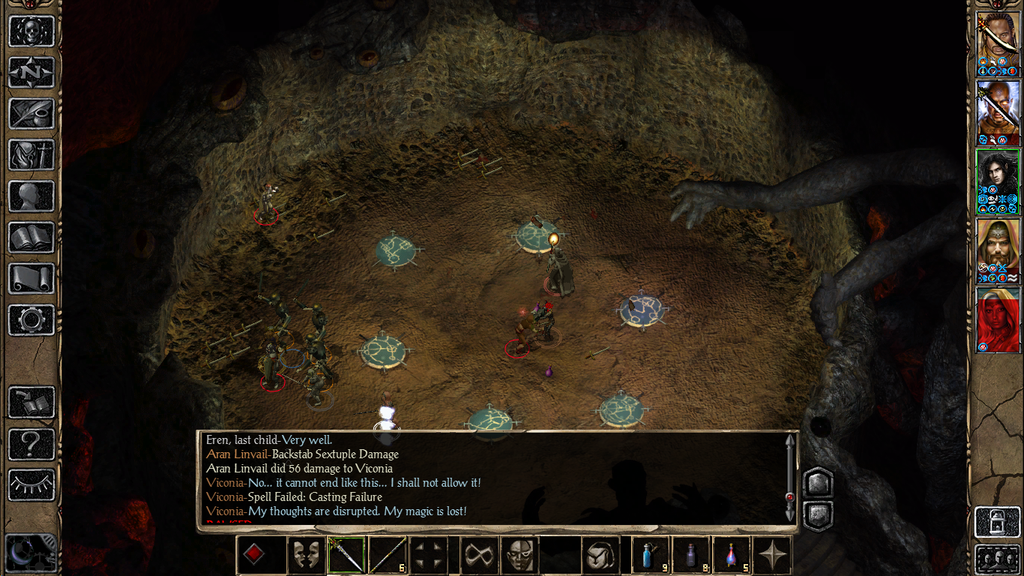
Task: Select the red-tinted hooded character portrait
Action: pyautogui.click(x=998, y=319)
